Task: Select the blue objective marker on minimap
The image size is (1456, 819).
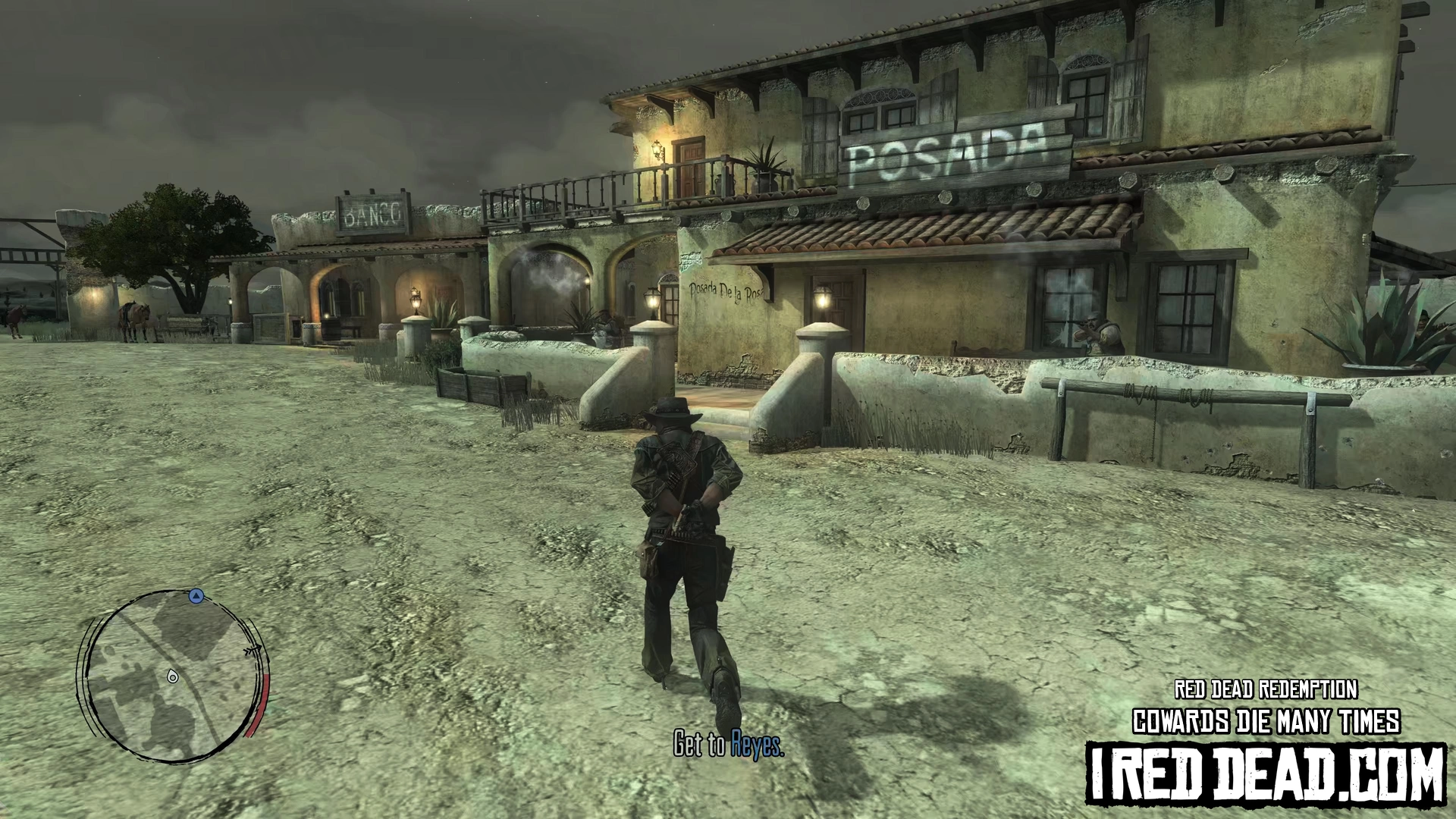Action: pos(196,597)
